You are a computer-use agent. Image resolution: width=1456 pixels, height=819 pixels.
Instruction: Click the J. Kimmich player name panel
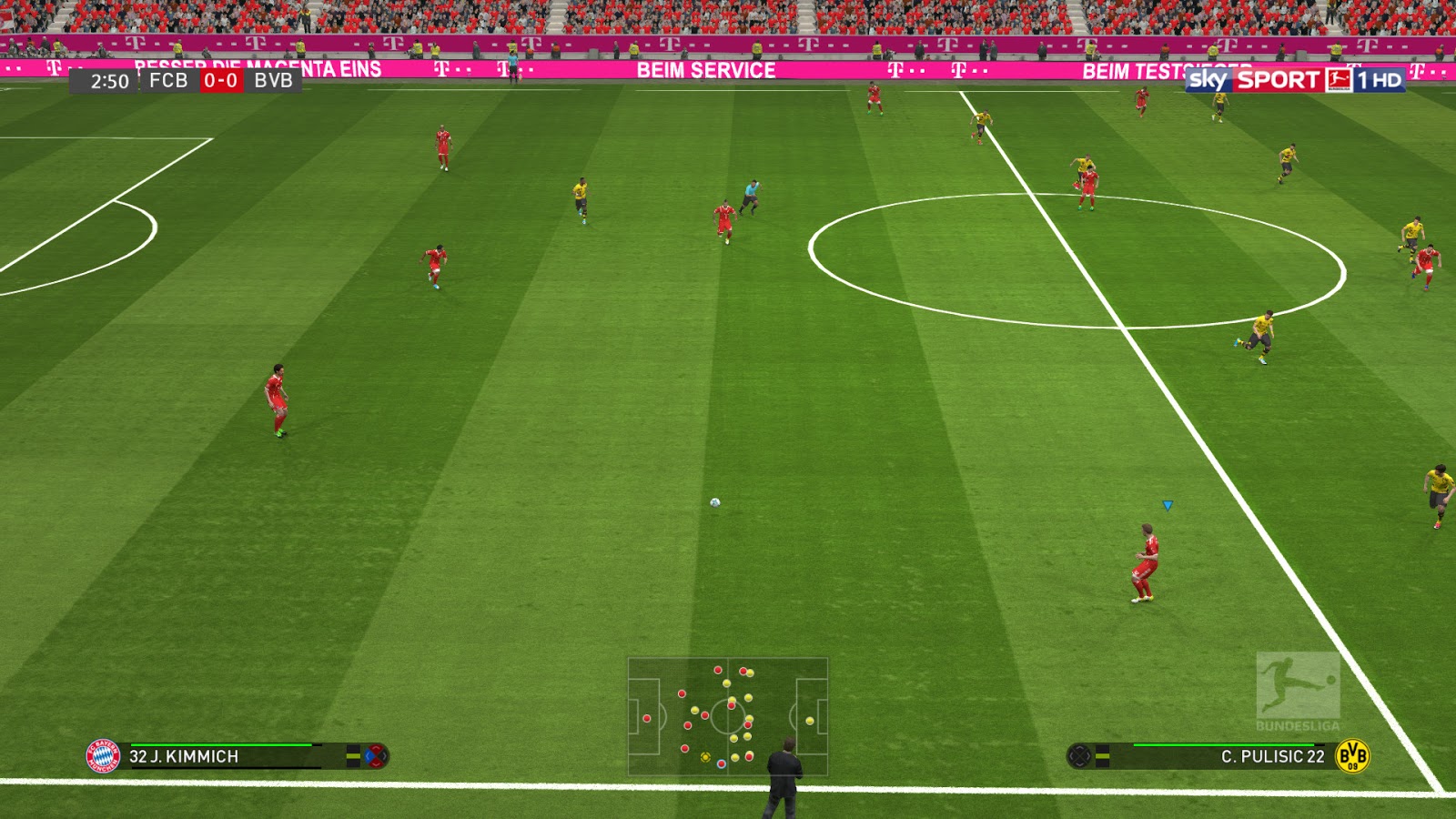click(x=224, y=756)
